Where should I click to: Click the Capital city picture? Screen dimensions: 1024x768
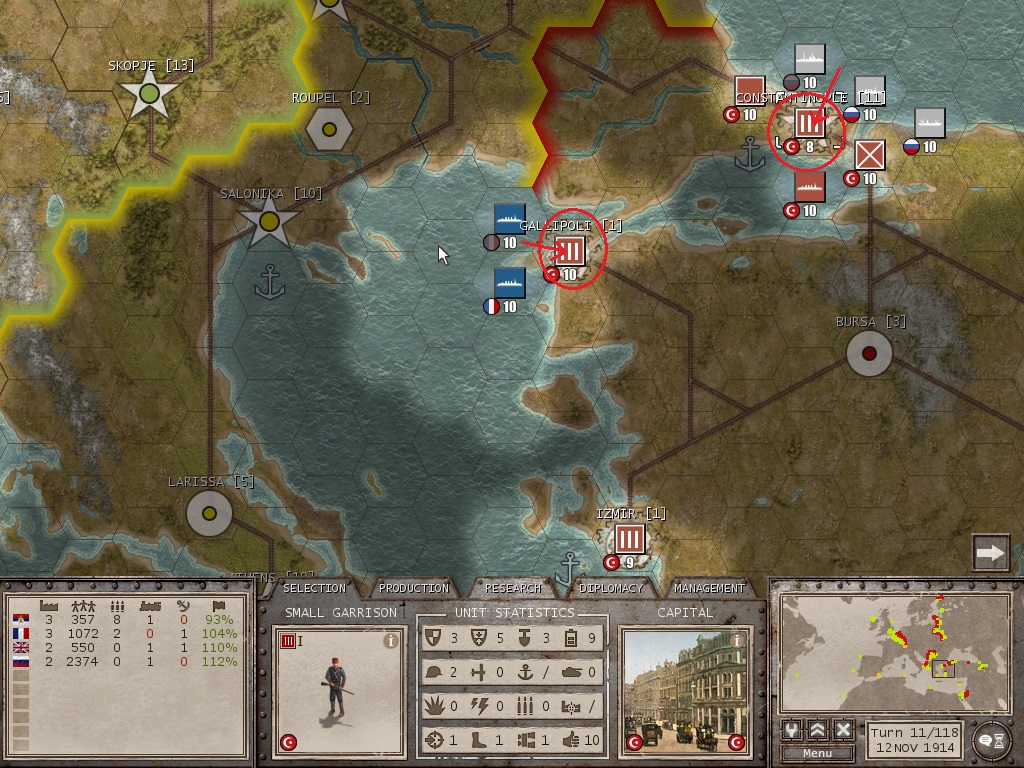click(x=685, y=692)
